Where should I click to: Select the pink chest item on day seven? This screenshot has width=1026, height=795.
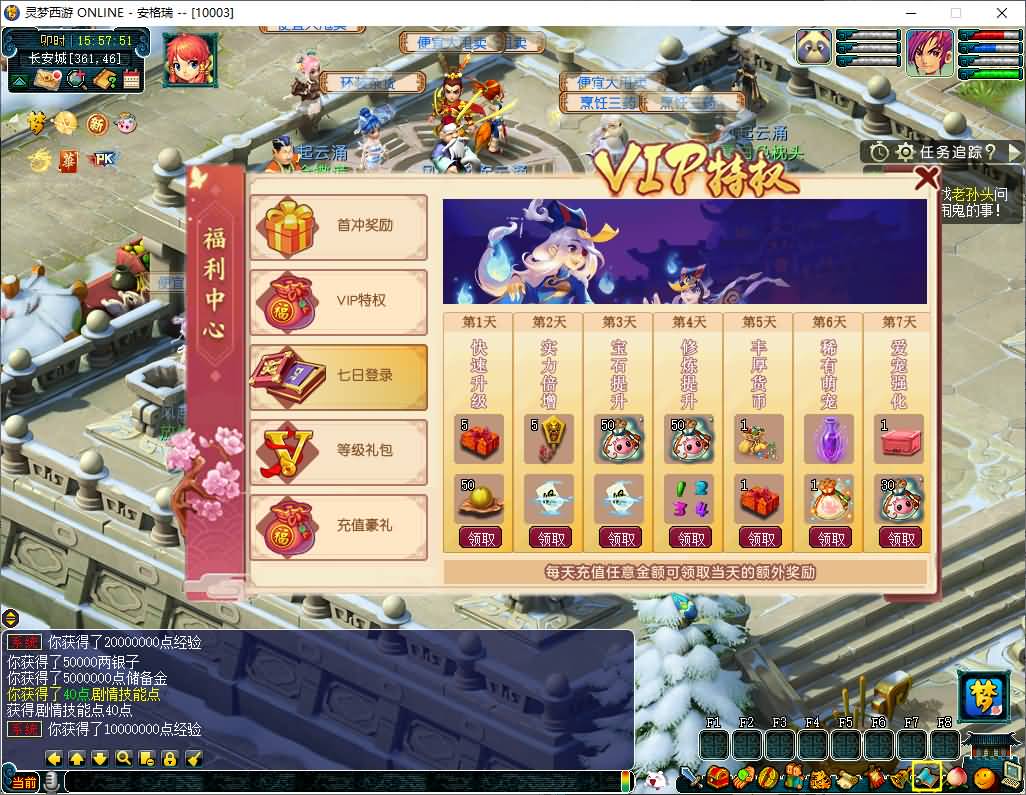(901, 440)
